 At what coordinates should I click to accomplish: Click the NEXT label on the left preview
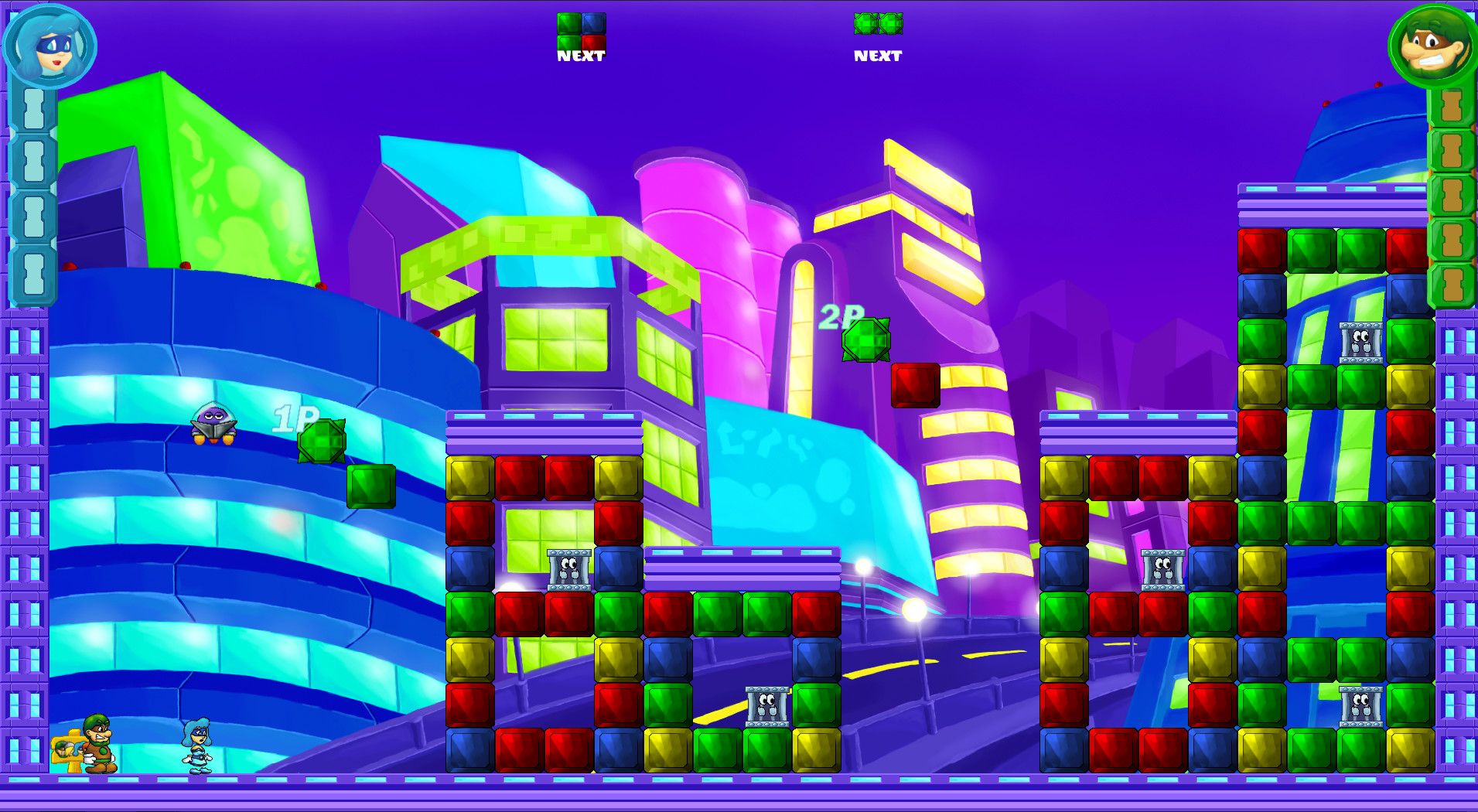tap(581, 55)
